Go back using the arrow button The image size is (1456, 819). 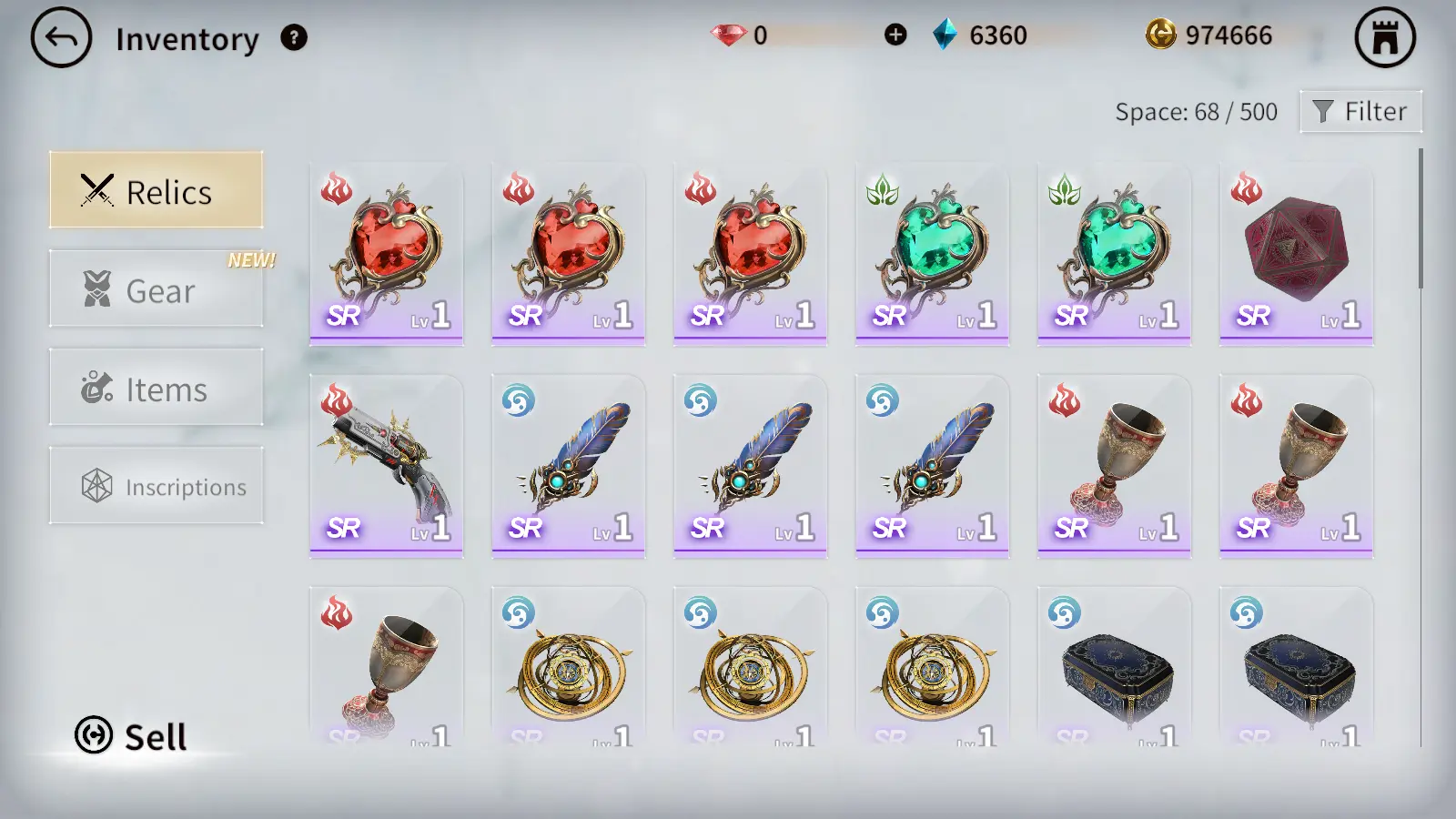pyautogui.click(x=61, y=38)
